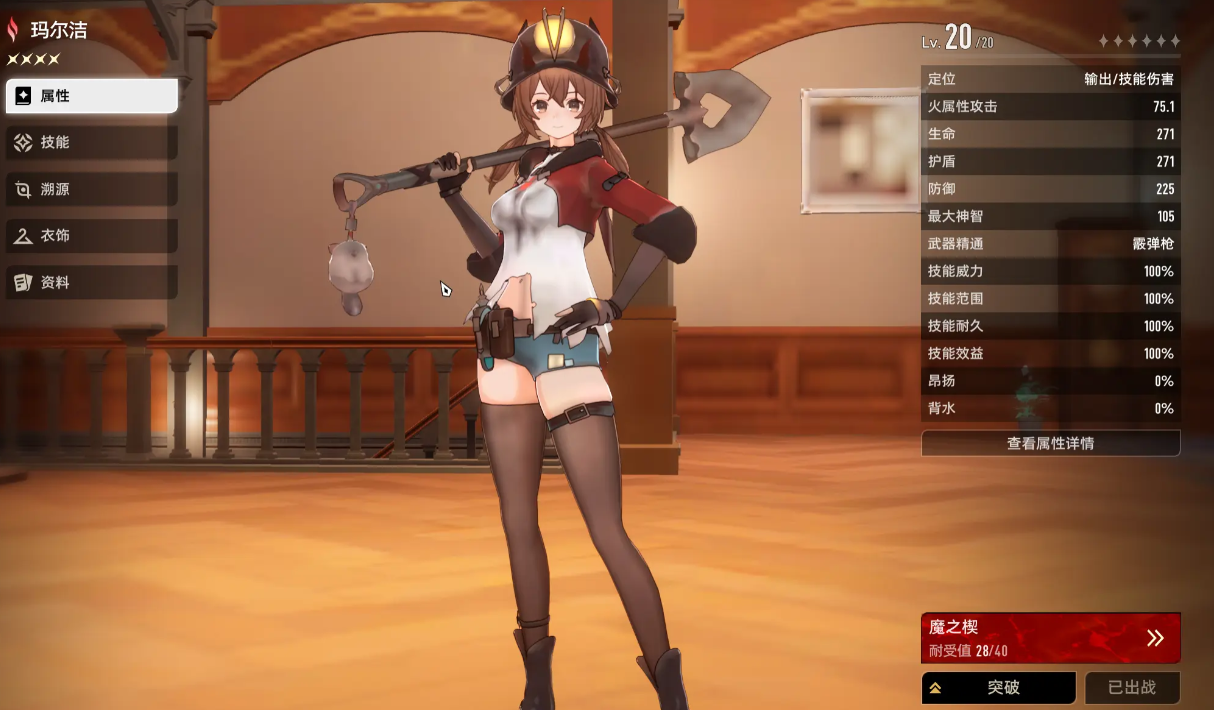Show the 衣饰 outfit tab
The image size is (1214, 710).
pos(92,236)
